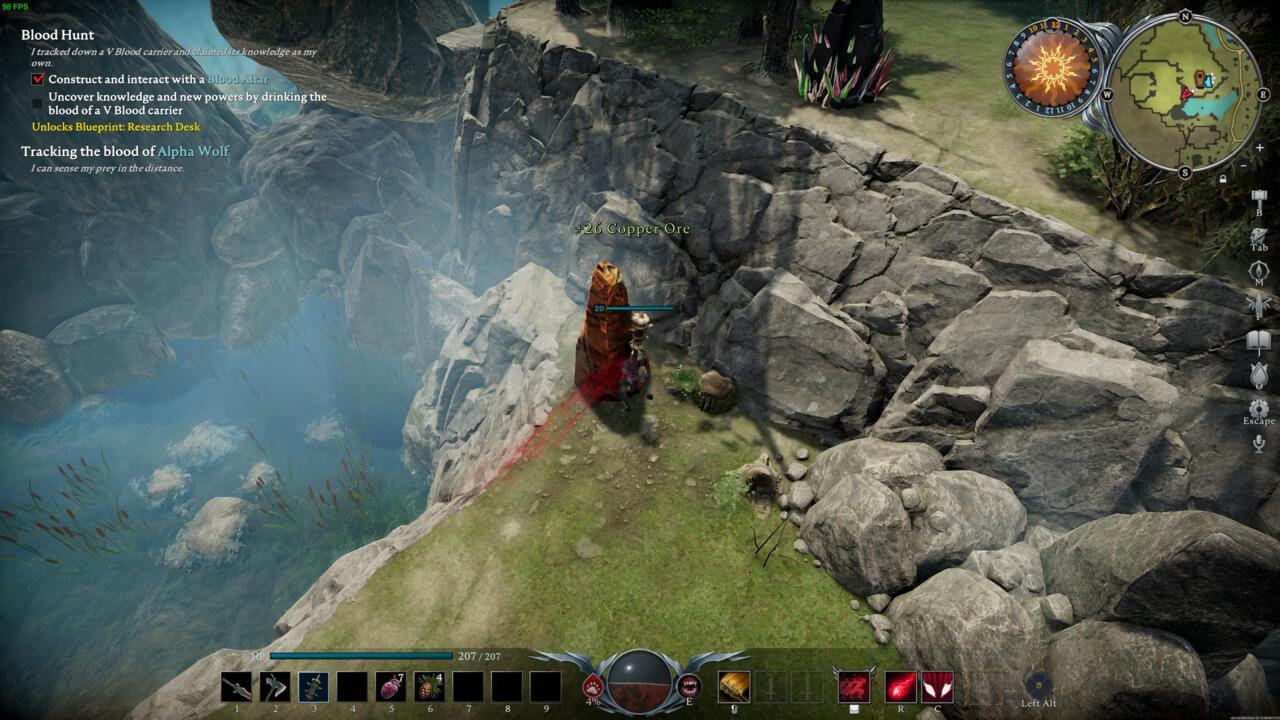1280x720 pixels.
Task: Select the pine cone item stack
Action: pyautogui.click(x=429, y=686)
